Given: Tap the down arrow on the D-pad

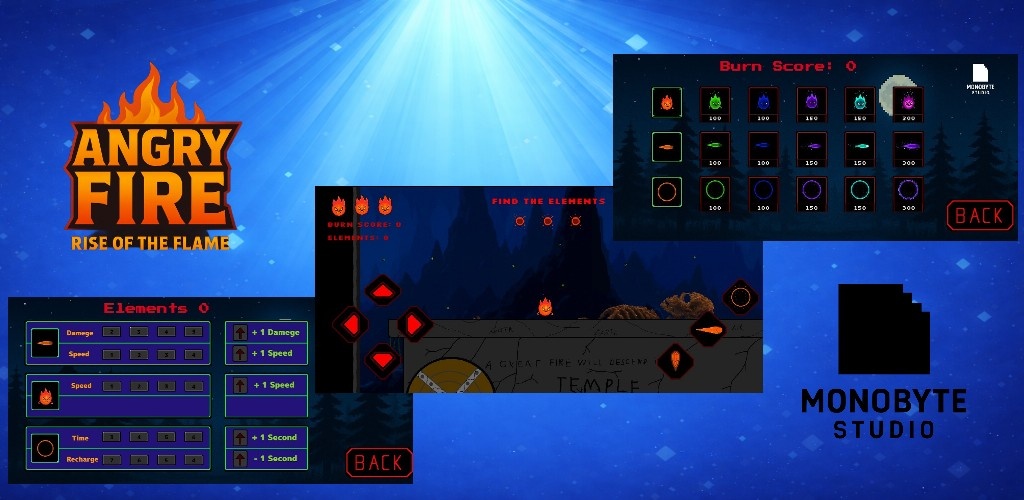Looking at the screenshot, I should (x=382, y=358).
